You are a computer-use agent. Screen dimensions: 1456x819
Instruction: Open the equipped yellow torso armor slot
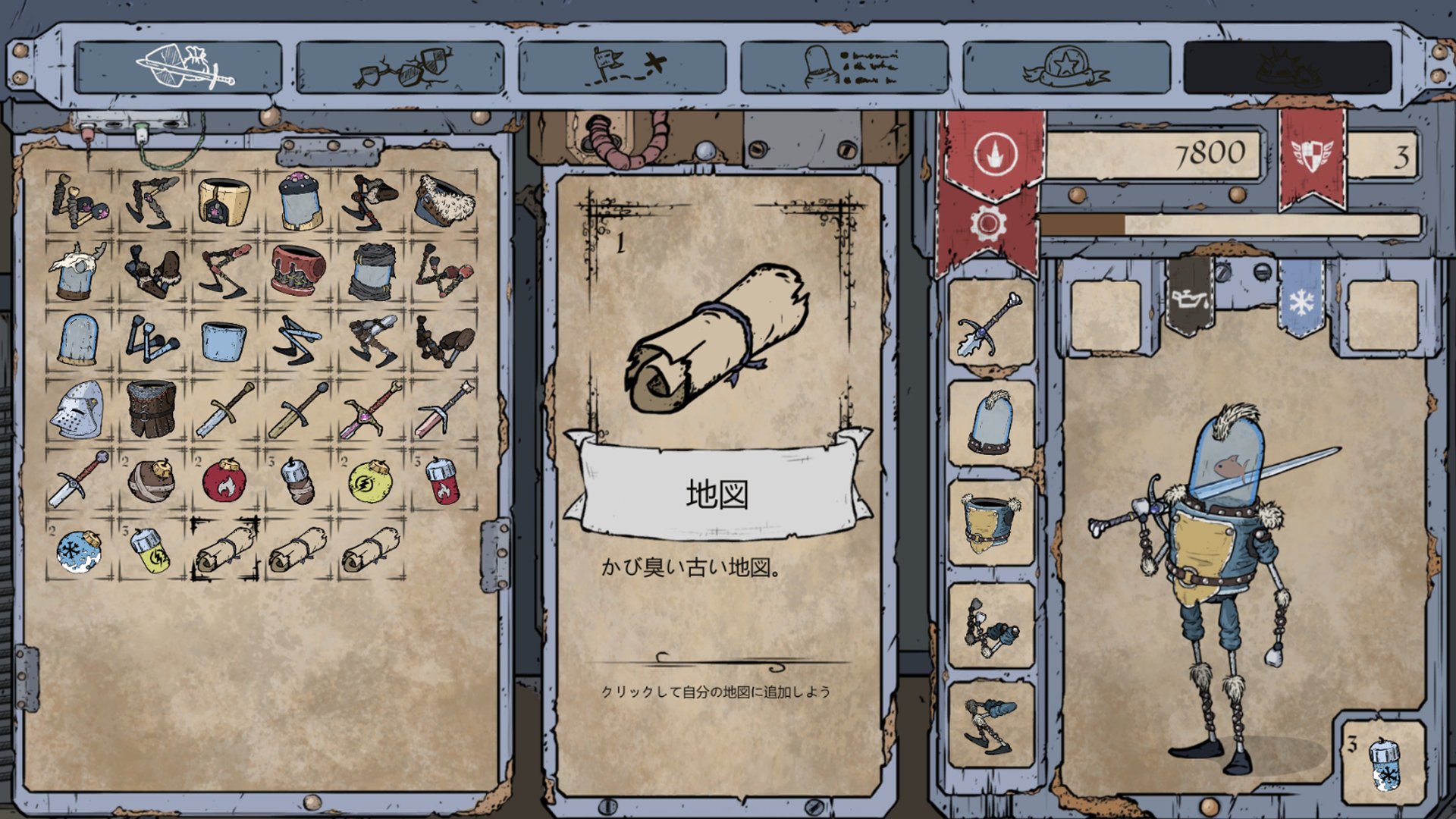(990, 523)
